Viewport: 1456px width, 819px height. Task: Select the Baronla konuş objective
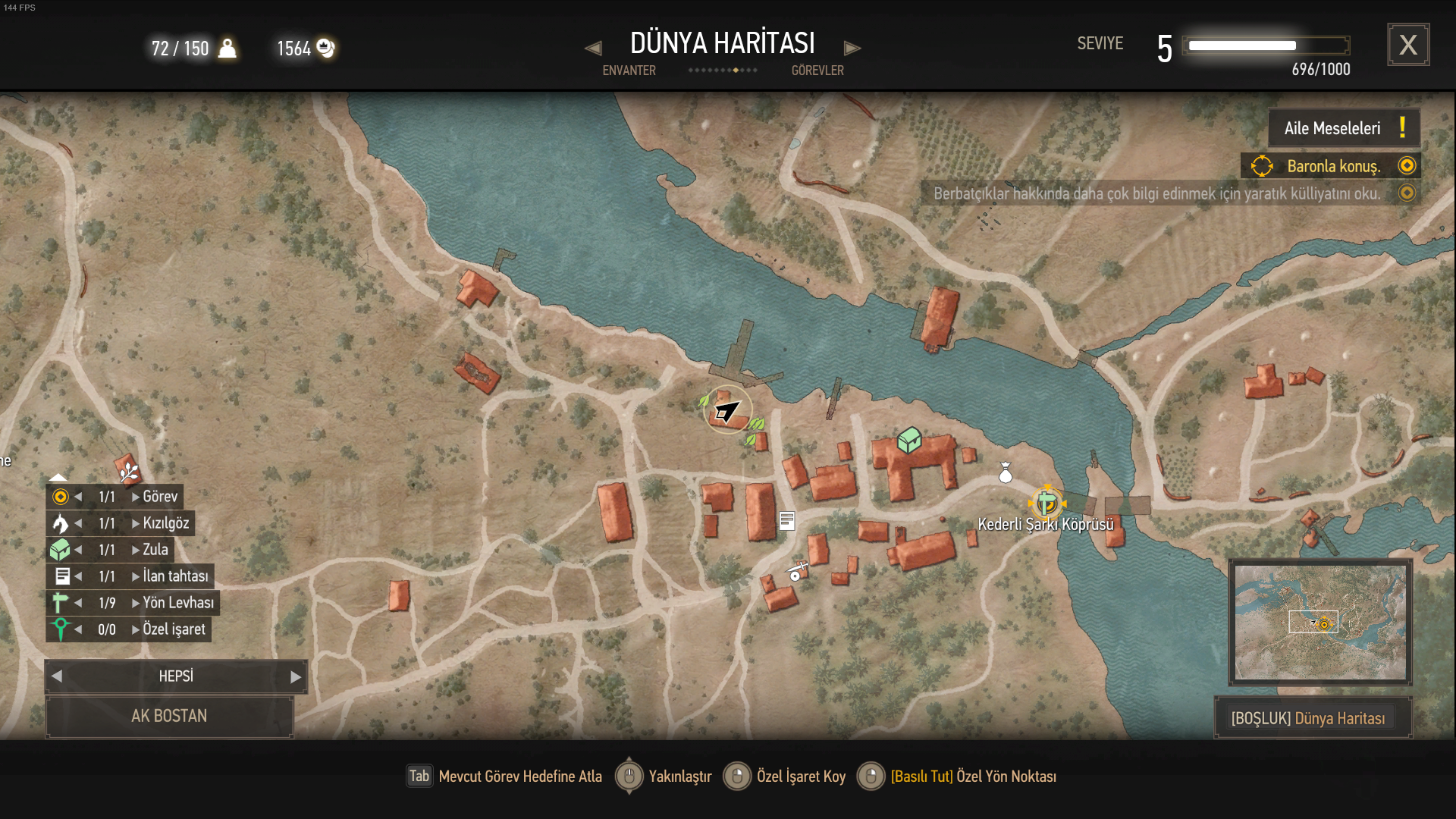[1332, 166]
